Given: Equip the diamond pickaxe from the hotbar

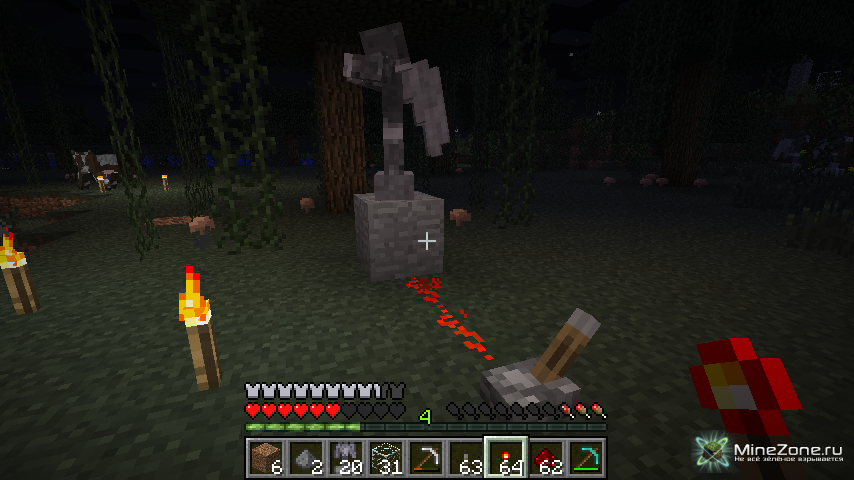Looking at the screenshot, I should [586, 458].
